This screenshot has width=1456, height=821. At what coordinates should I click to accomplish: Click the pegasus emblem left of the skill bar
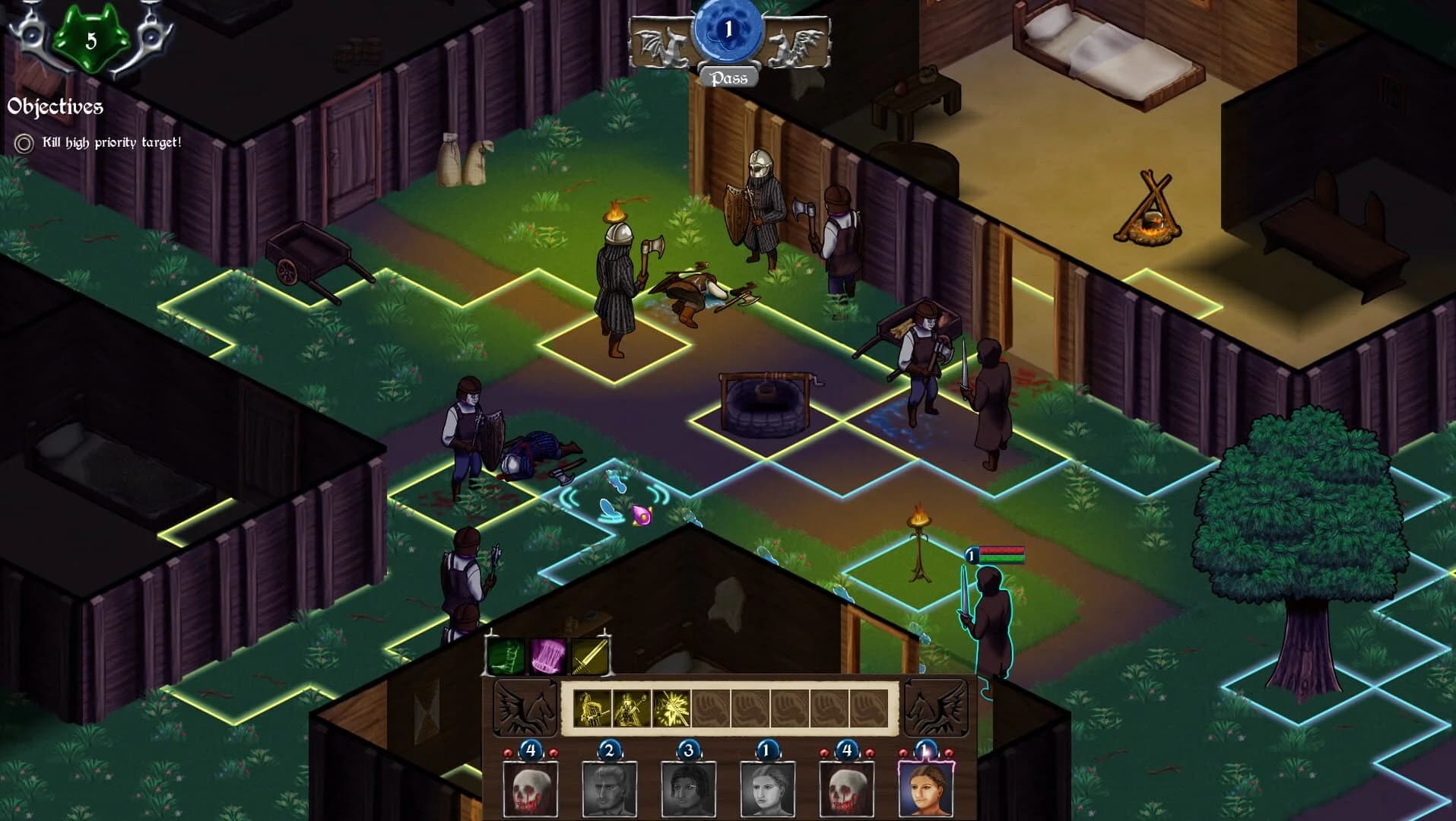(523, 708)
